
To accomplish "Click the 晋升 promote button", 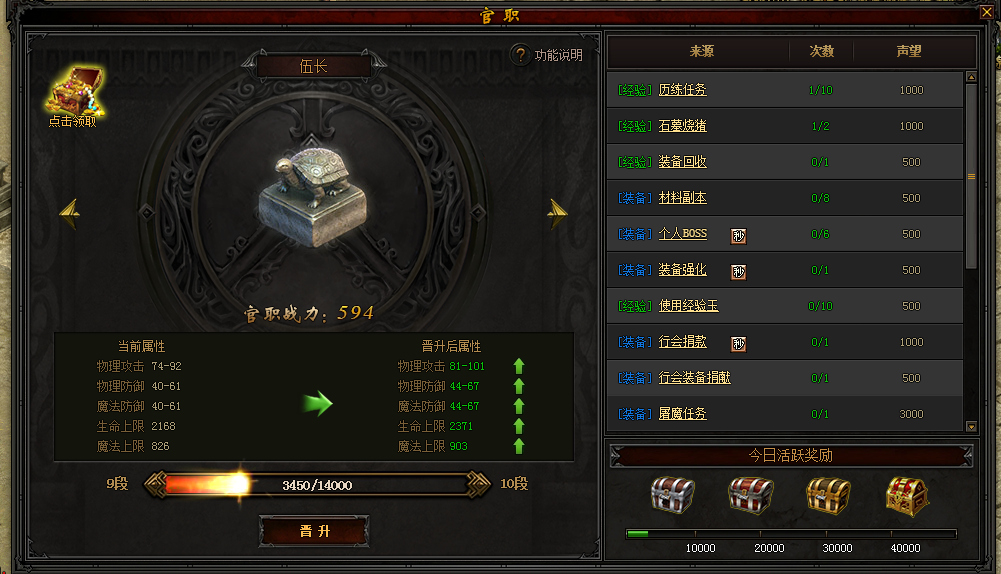I will (314, 531).
